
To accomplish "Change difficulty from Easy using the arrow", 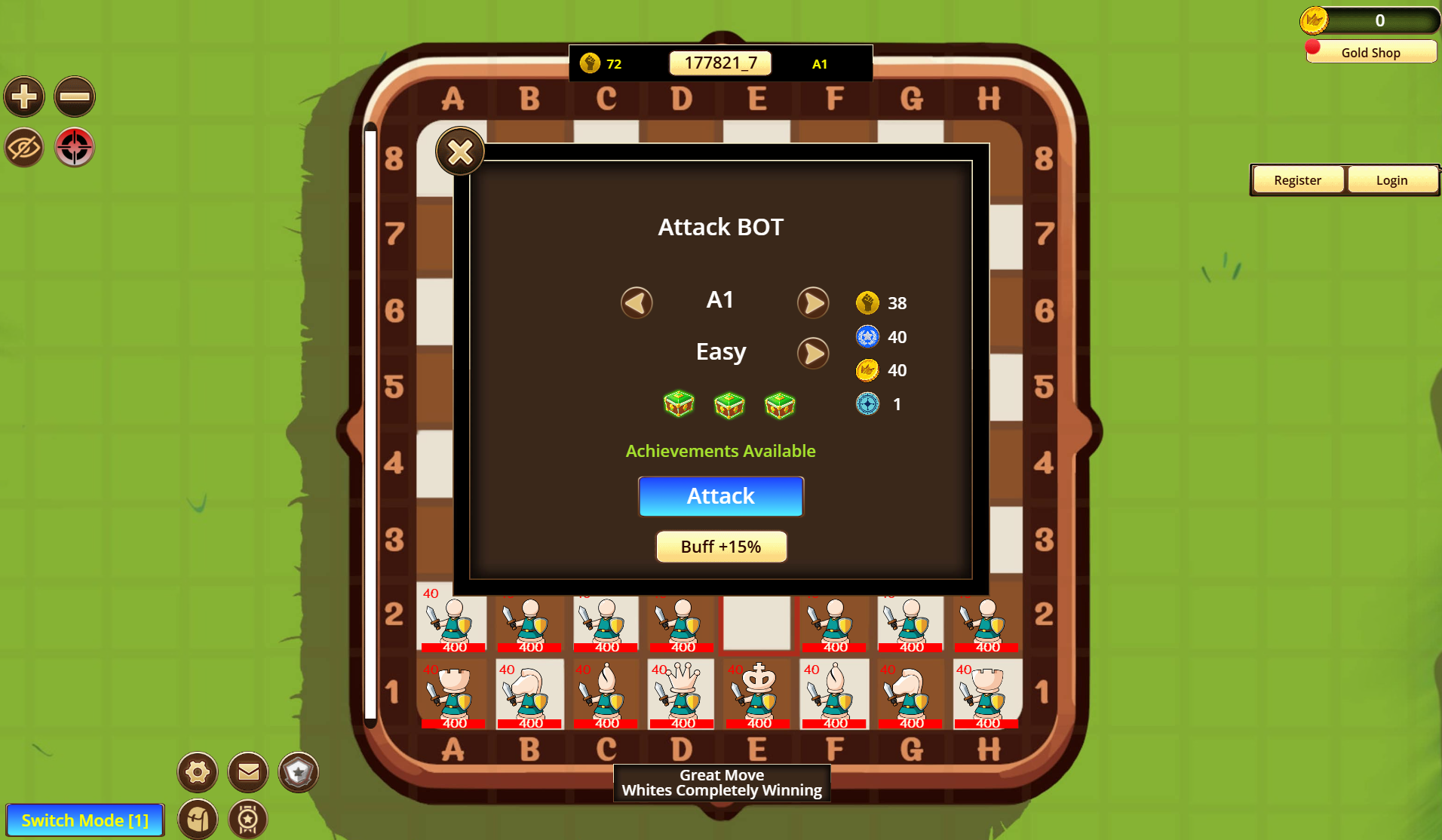I will point(813,353).
